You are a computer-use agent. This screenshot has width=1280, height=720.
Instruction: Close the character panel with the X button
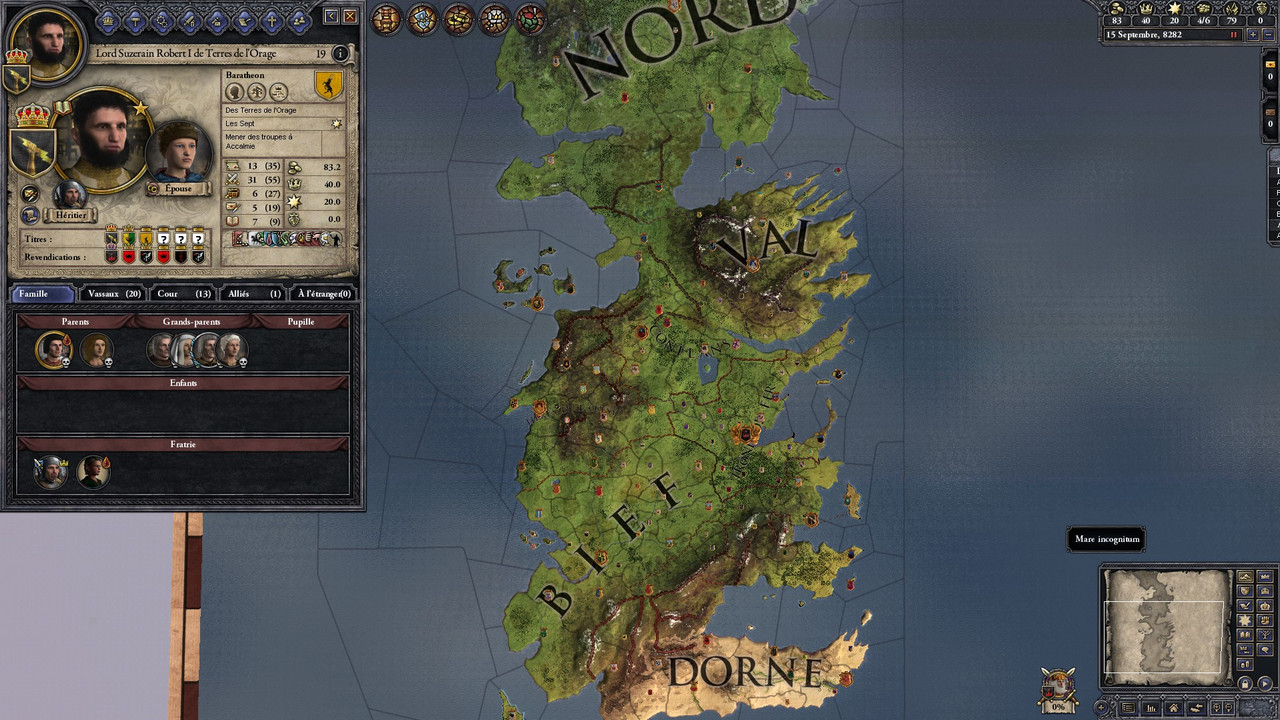click(350, 16)
